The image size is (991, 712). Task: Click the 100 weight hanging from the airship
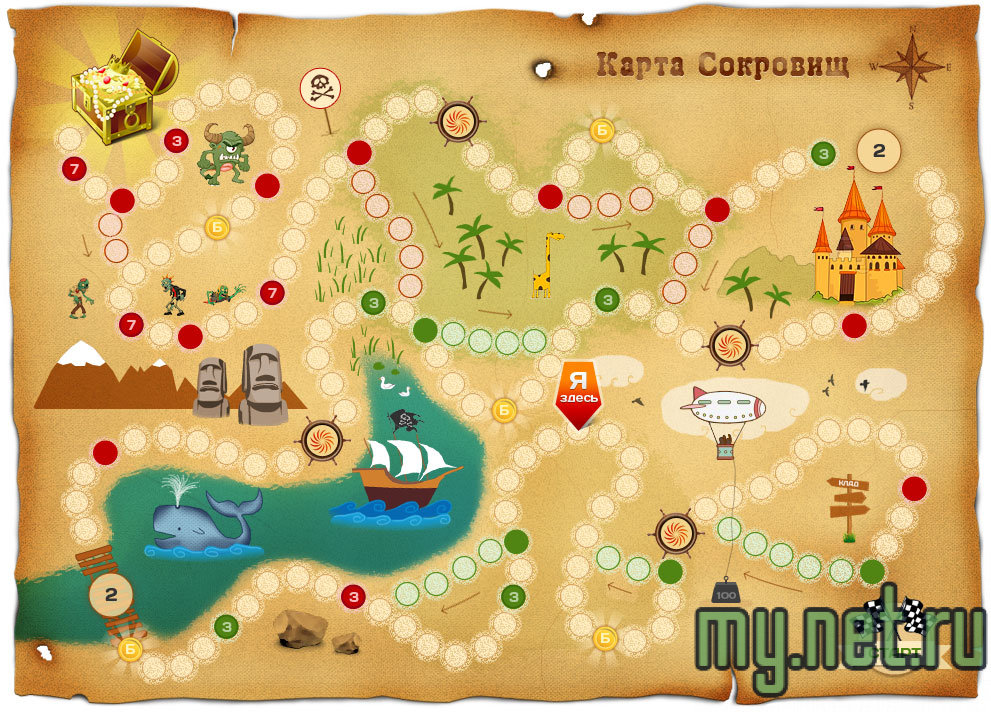pos(725,593)
